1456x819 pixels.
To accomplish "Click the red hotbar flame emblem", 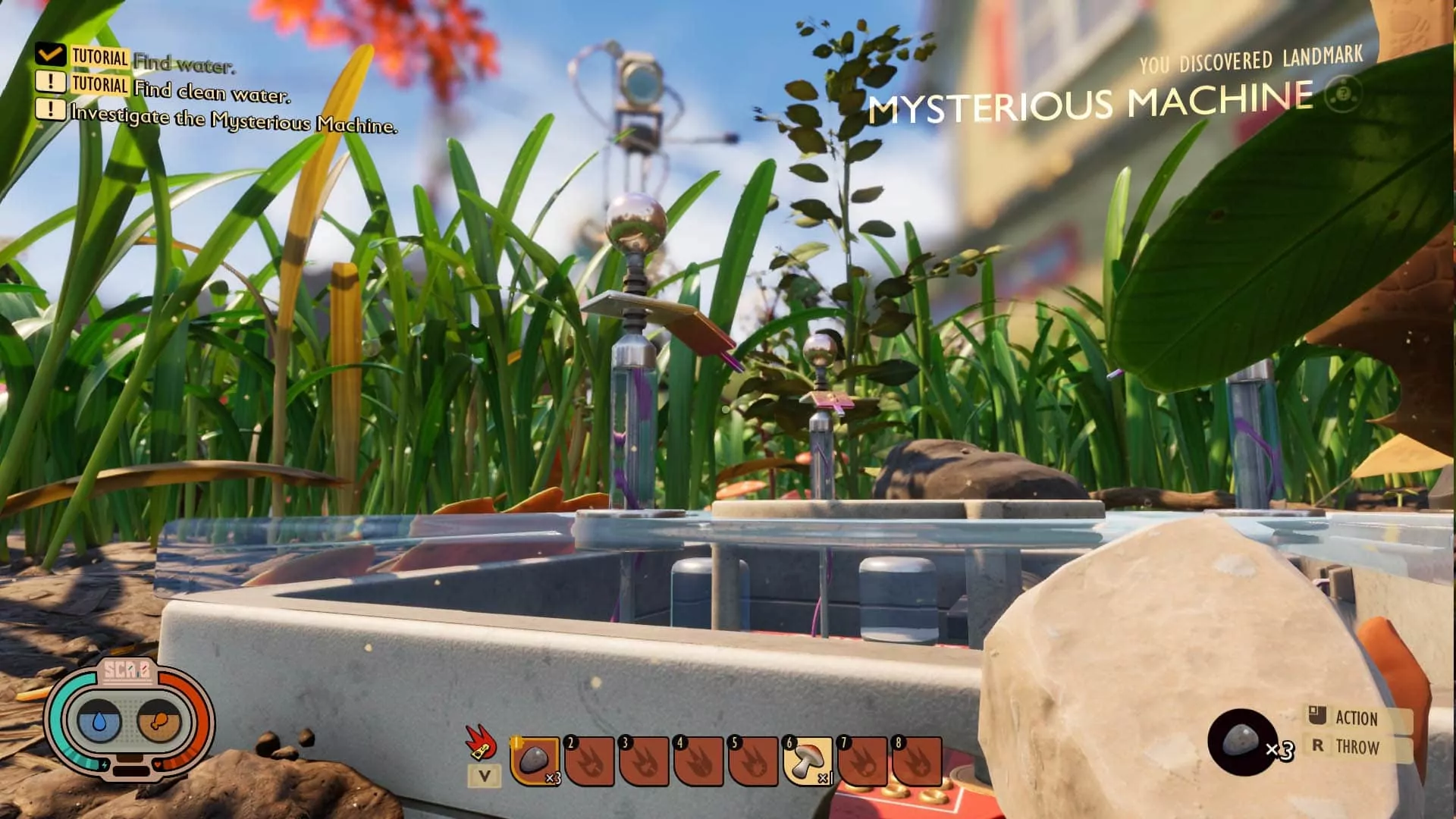I will [x=481, y=741].
